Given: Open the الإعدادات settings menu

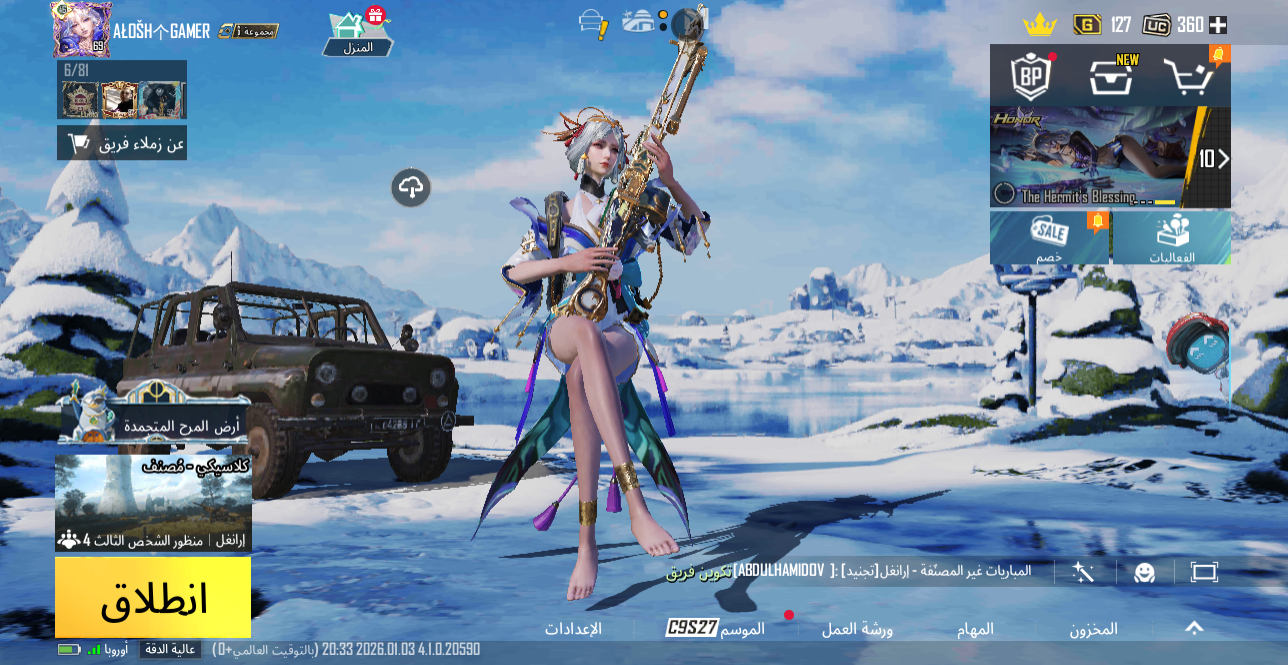Looking at the screenshot, I should [573, 629].
